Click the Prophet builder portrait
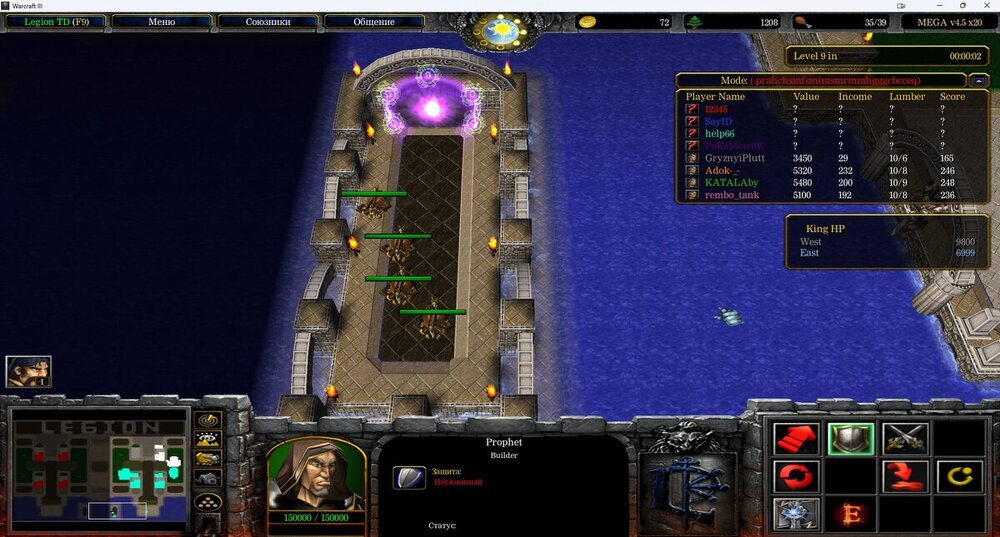 coord(315,476)
